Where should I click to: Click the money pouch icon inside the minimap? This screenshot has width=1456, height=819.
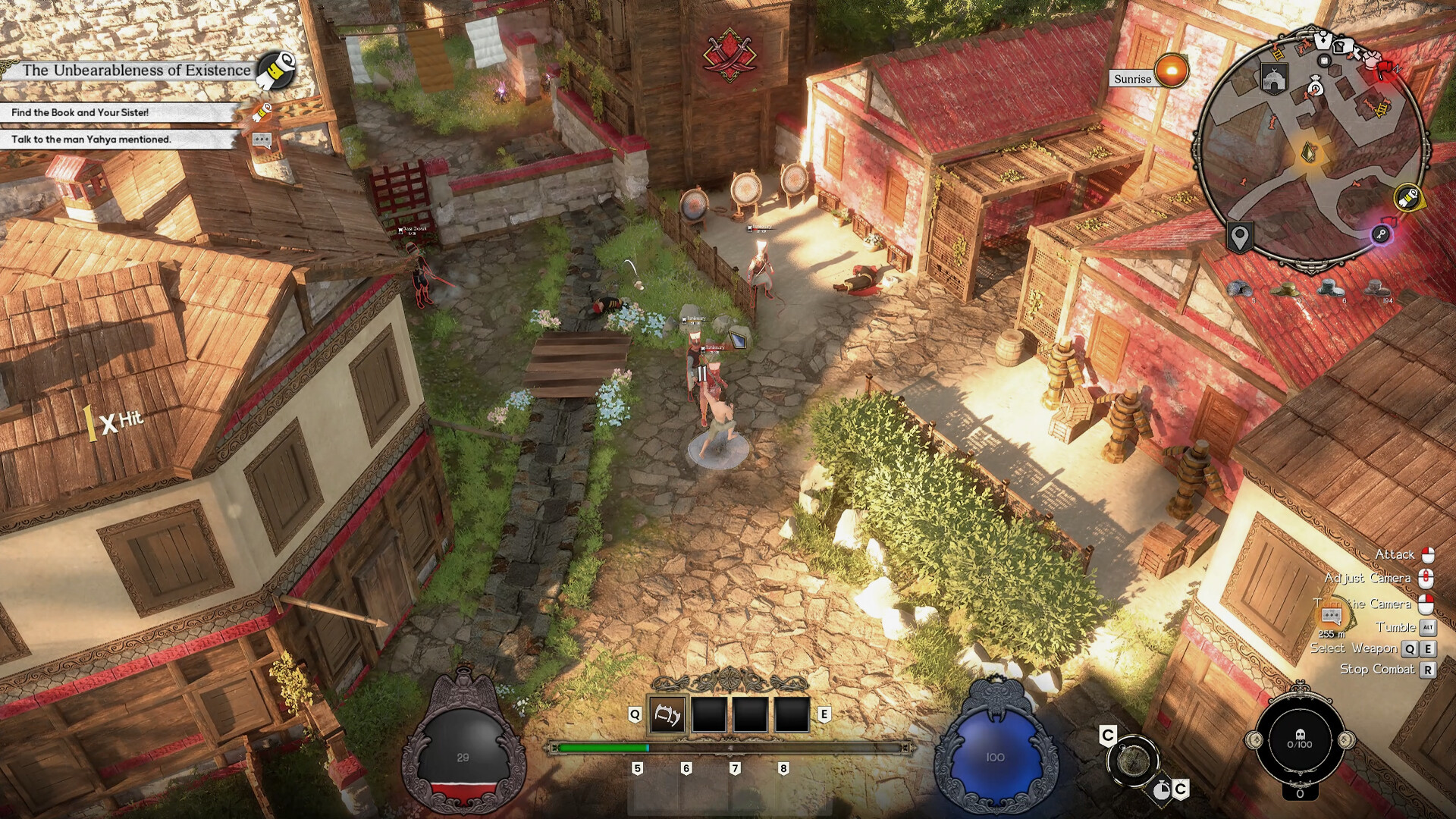coord(1316,88)
